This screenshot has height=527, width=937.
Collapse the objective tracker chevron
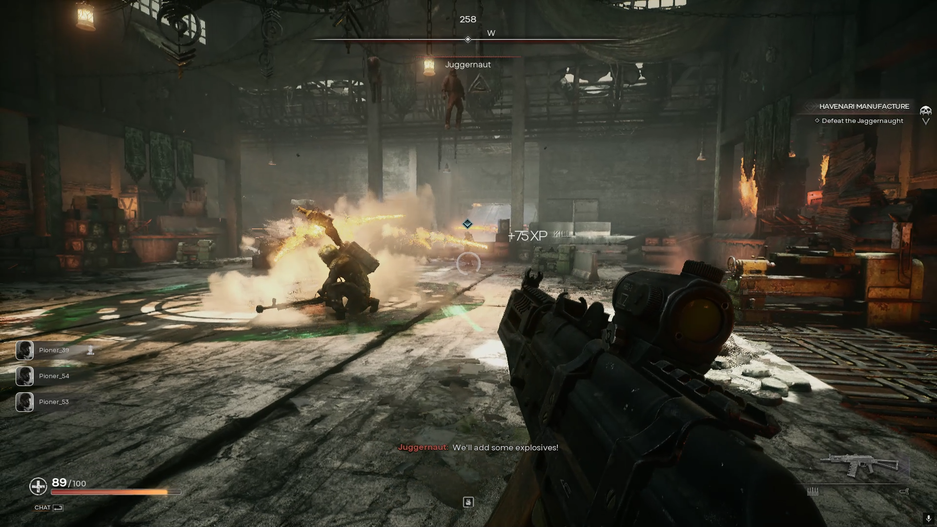coord(926,121)
